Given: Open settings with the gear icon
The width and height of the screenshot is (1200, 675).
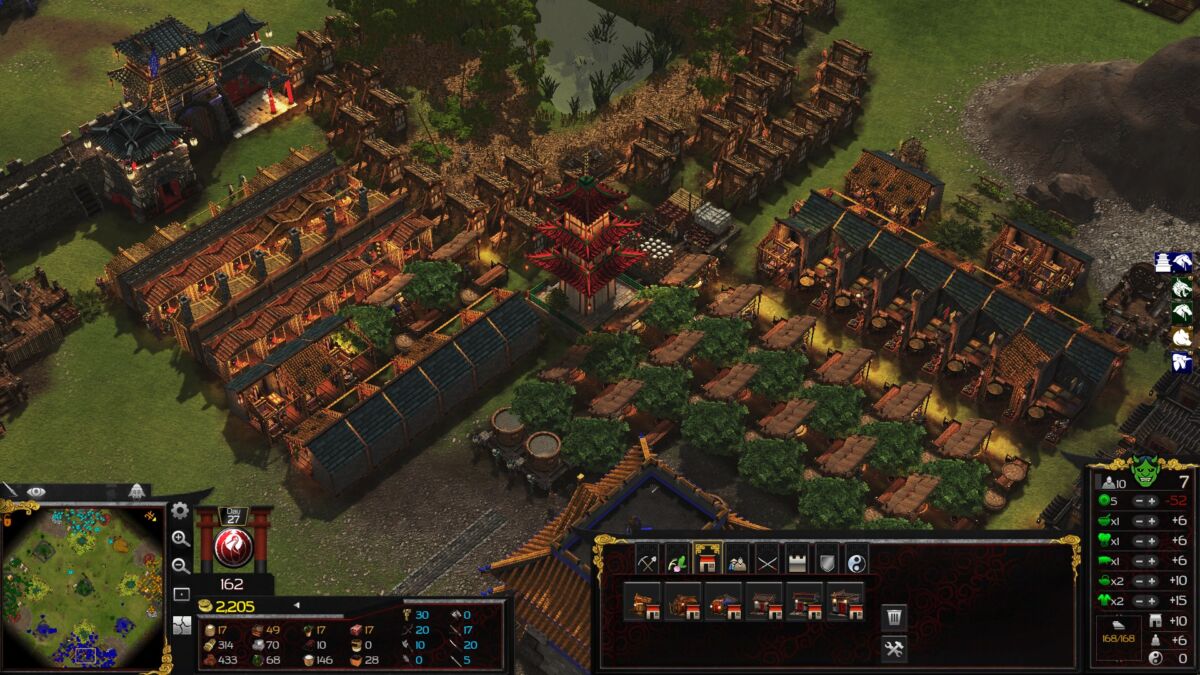Looking at the screenshot, I should (180, 511).
